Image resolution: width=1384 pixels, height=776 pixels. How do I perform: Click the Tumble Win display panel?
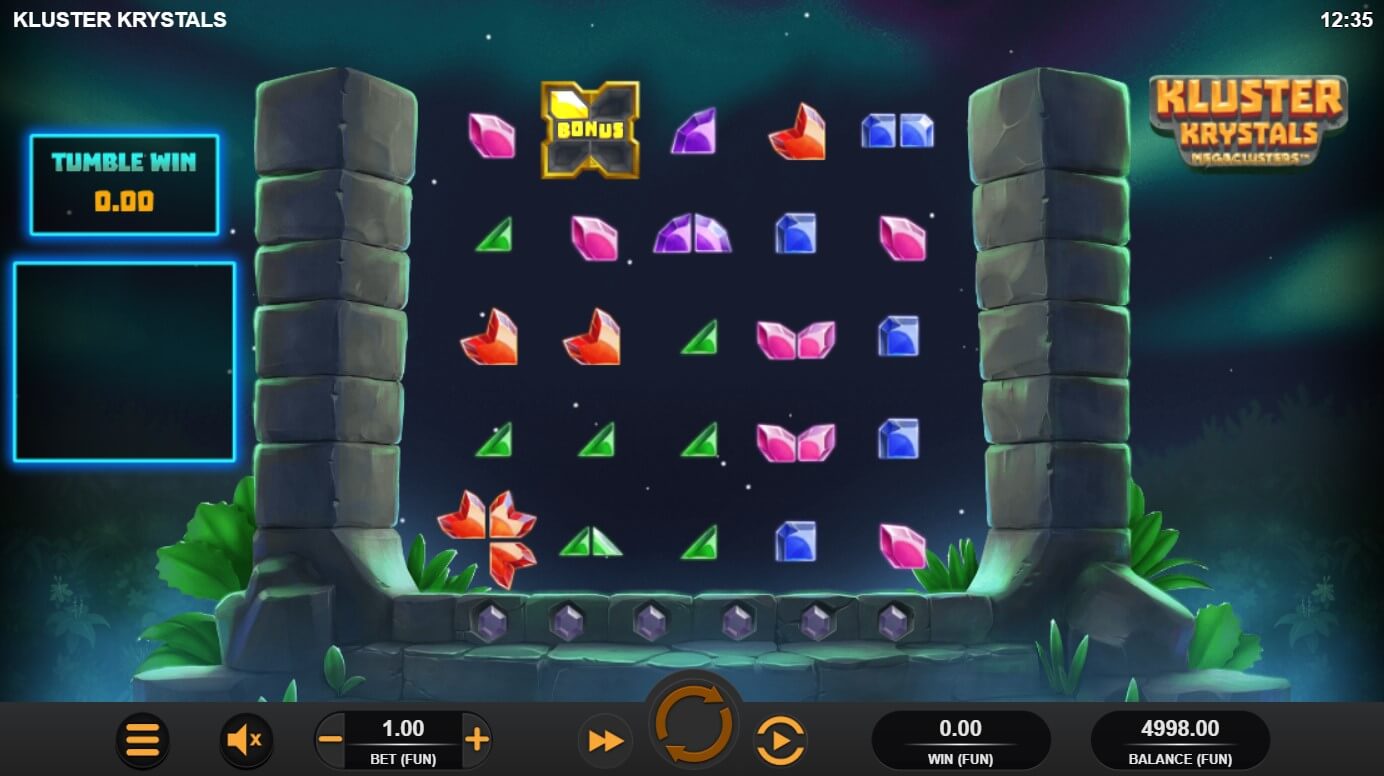point(124,183)
